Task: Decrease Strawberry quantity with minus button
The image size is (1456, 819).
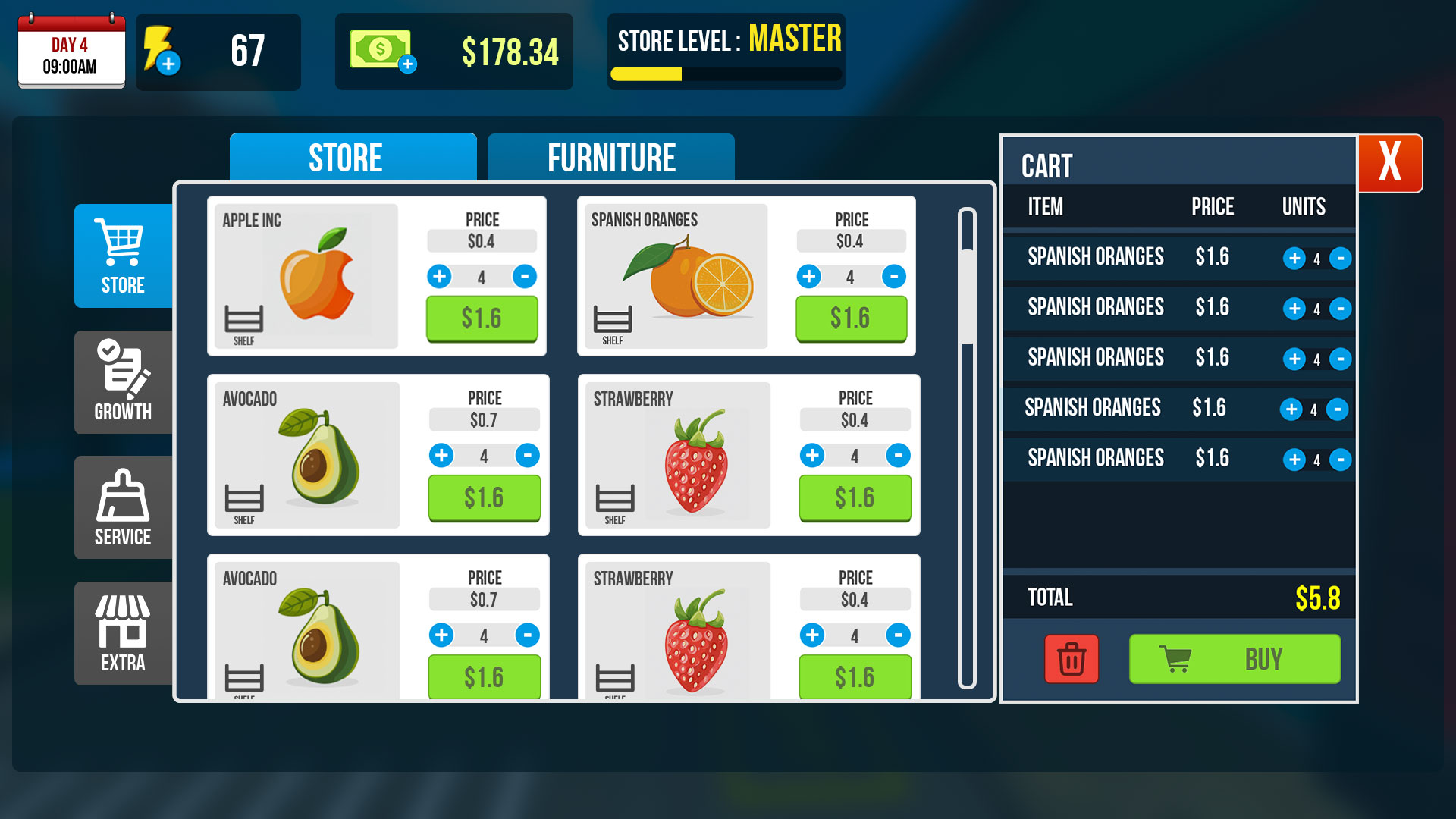Action: point(899,456)
